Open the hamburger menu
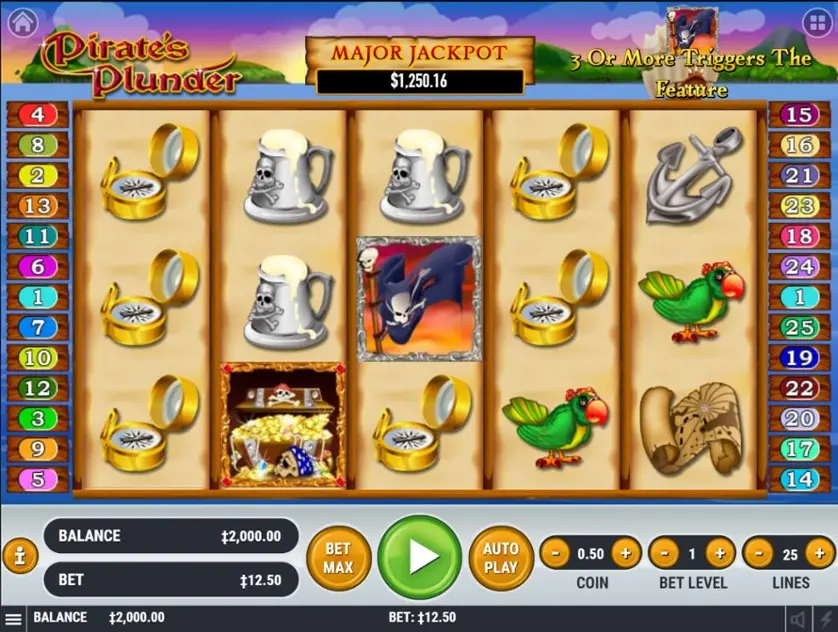This screenshot has width=838, height=632. point(13,619)
